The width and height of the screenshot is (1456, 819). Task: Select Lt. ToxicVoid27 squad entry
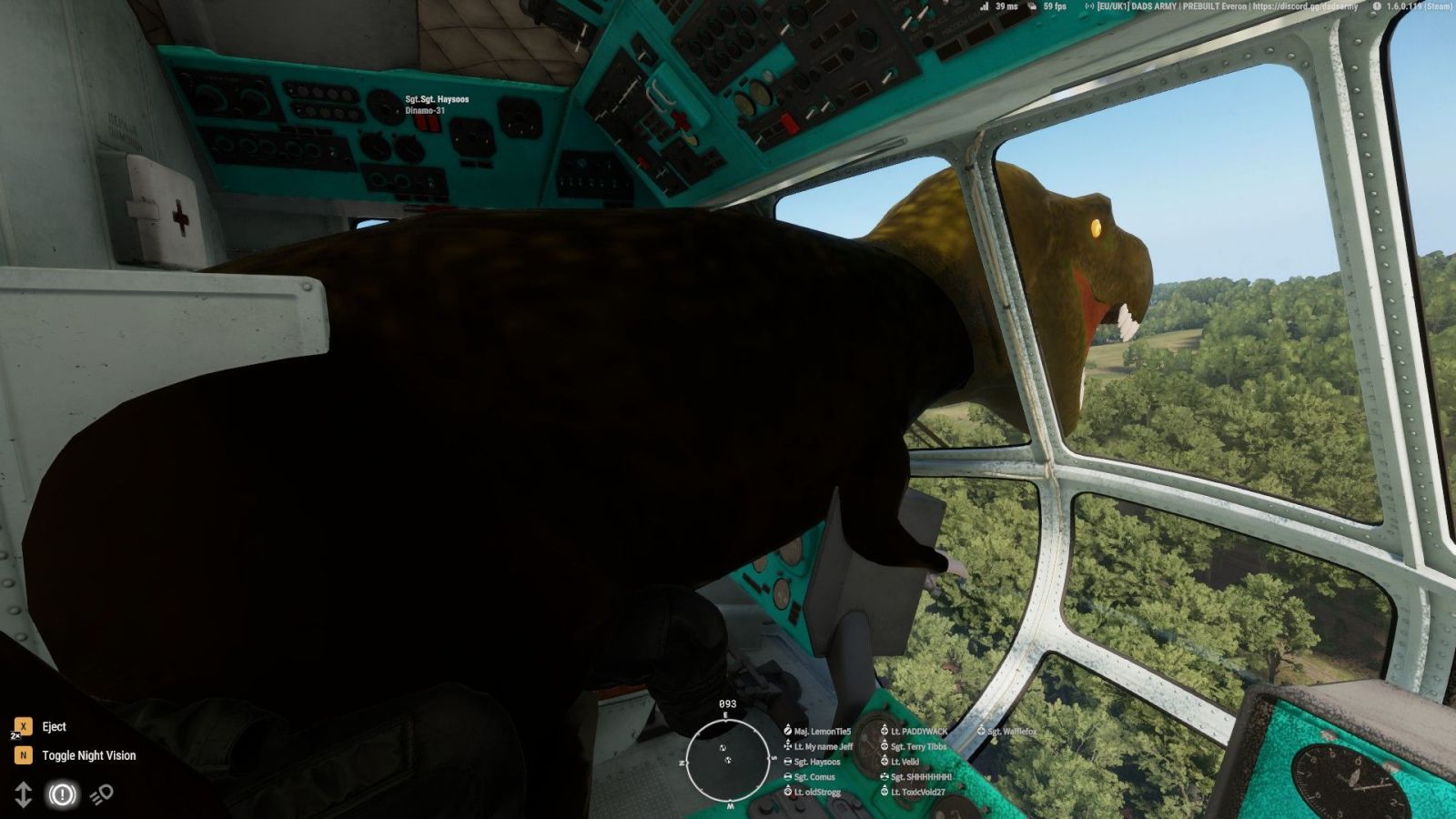click(917, 793)
